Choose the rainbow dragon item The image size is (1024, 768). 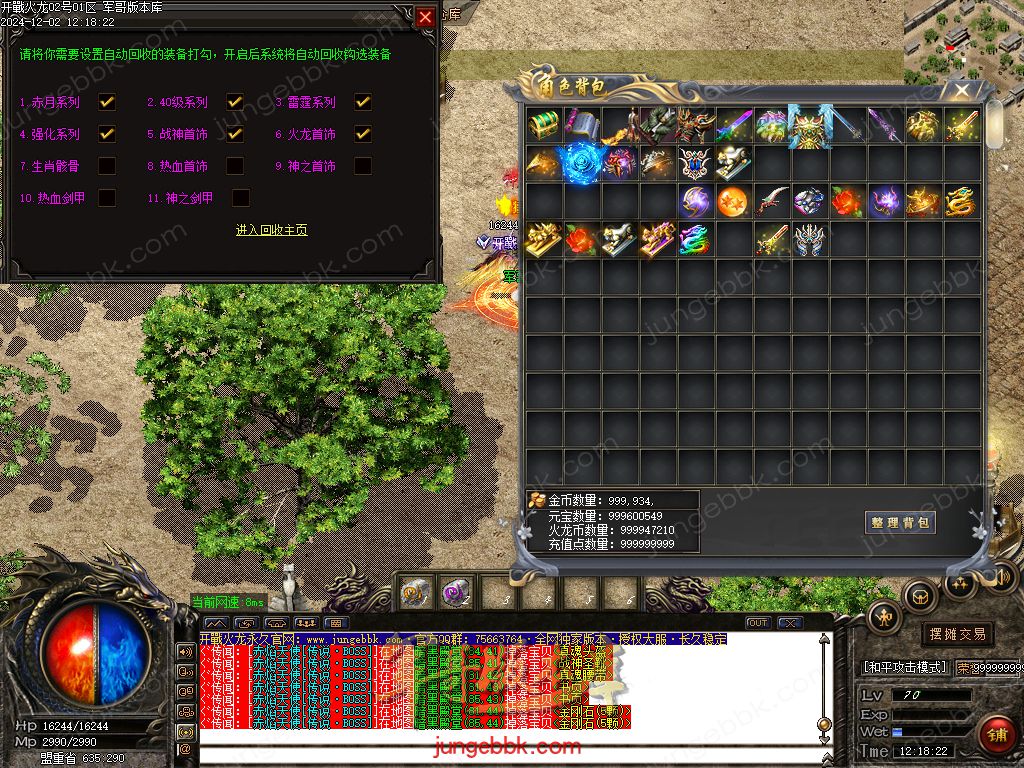[x=694, y=239]
